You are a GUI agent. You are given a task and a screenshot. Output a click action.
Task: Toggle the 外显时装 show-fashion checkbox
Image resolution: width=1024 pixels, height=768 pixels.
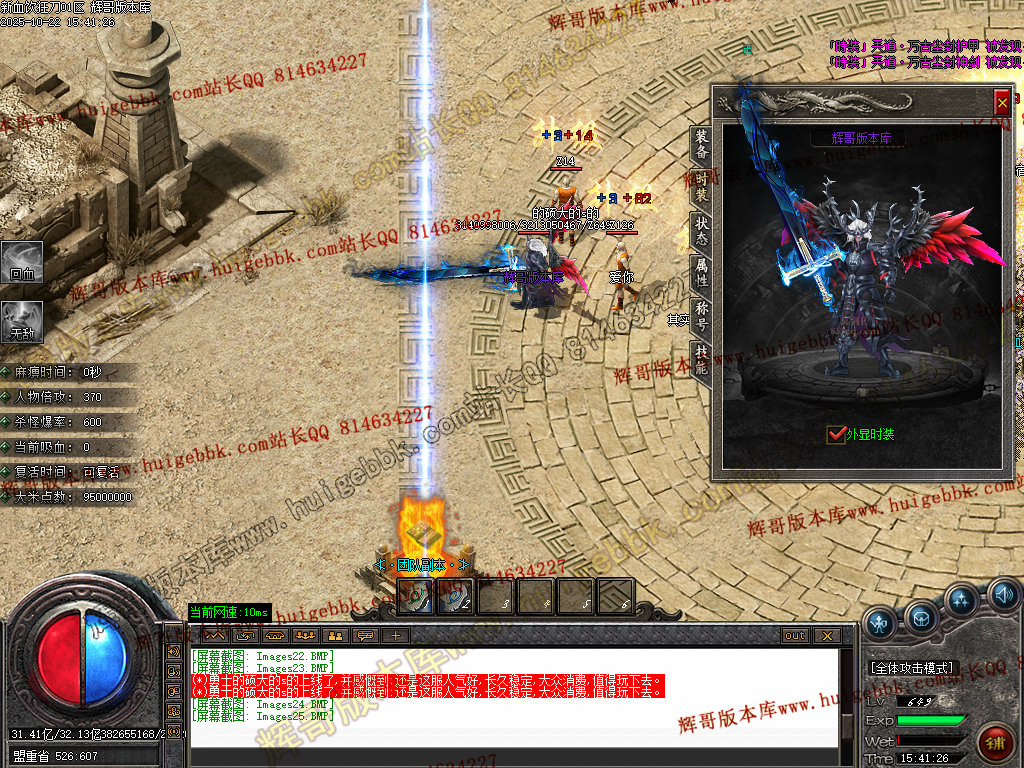tap(837, 434)
